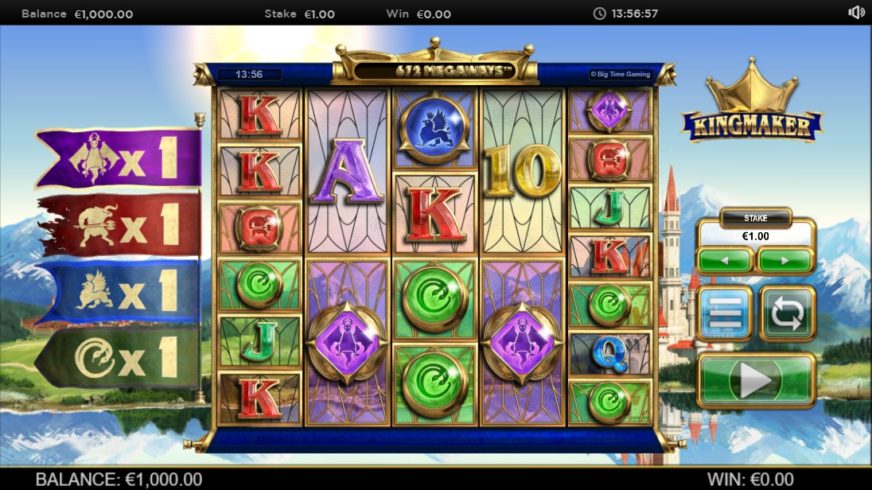Toggle sound with the speaker icon
Image resolution: width=872 pixels, height=490 pixels.
click(x=856, y=13)
